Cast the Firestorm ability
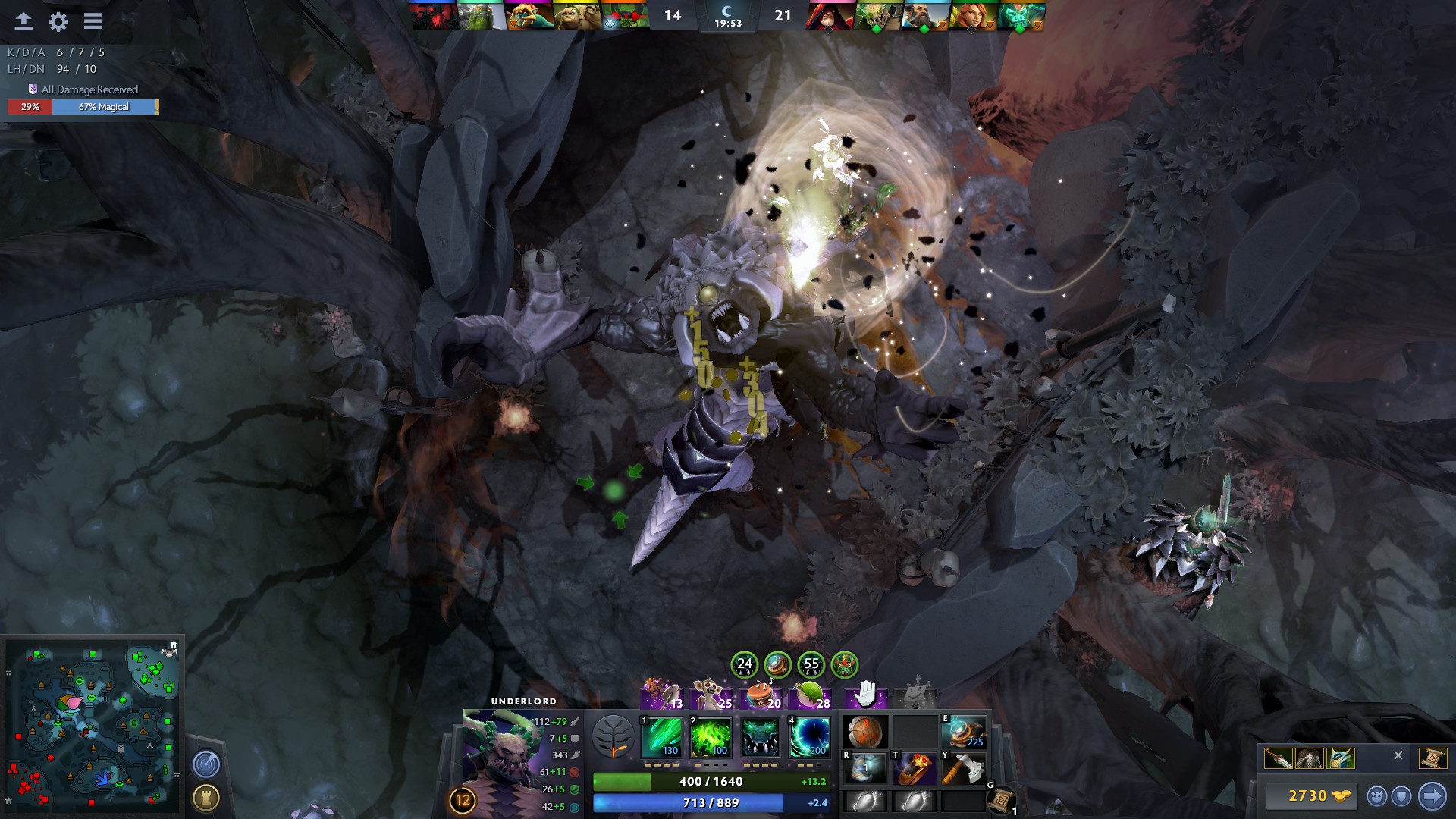 [662, 737]
